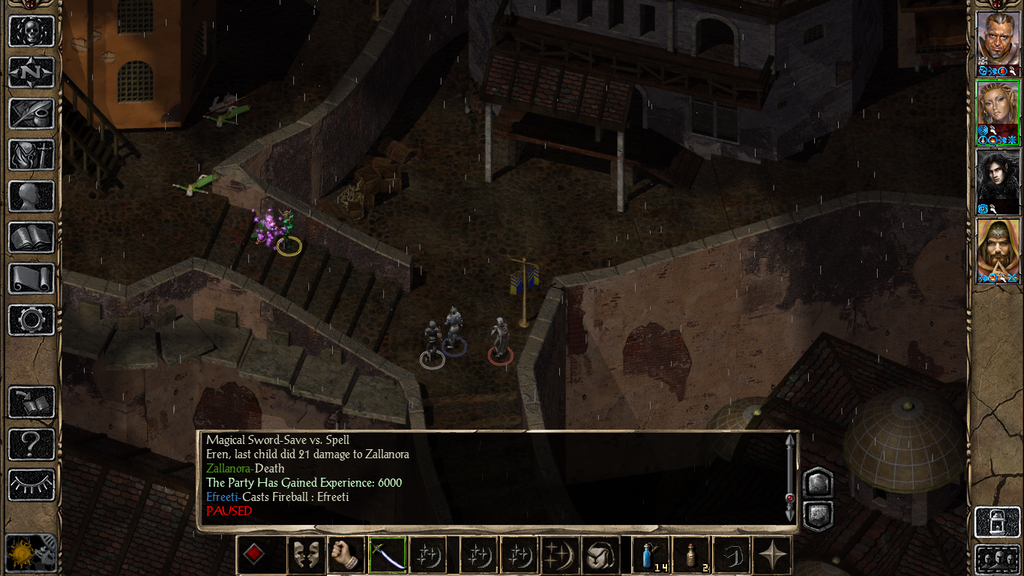1024x576 pixels.
Task: Open the character record head icon
Action: pos(31,196)
